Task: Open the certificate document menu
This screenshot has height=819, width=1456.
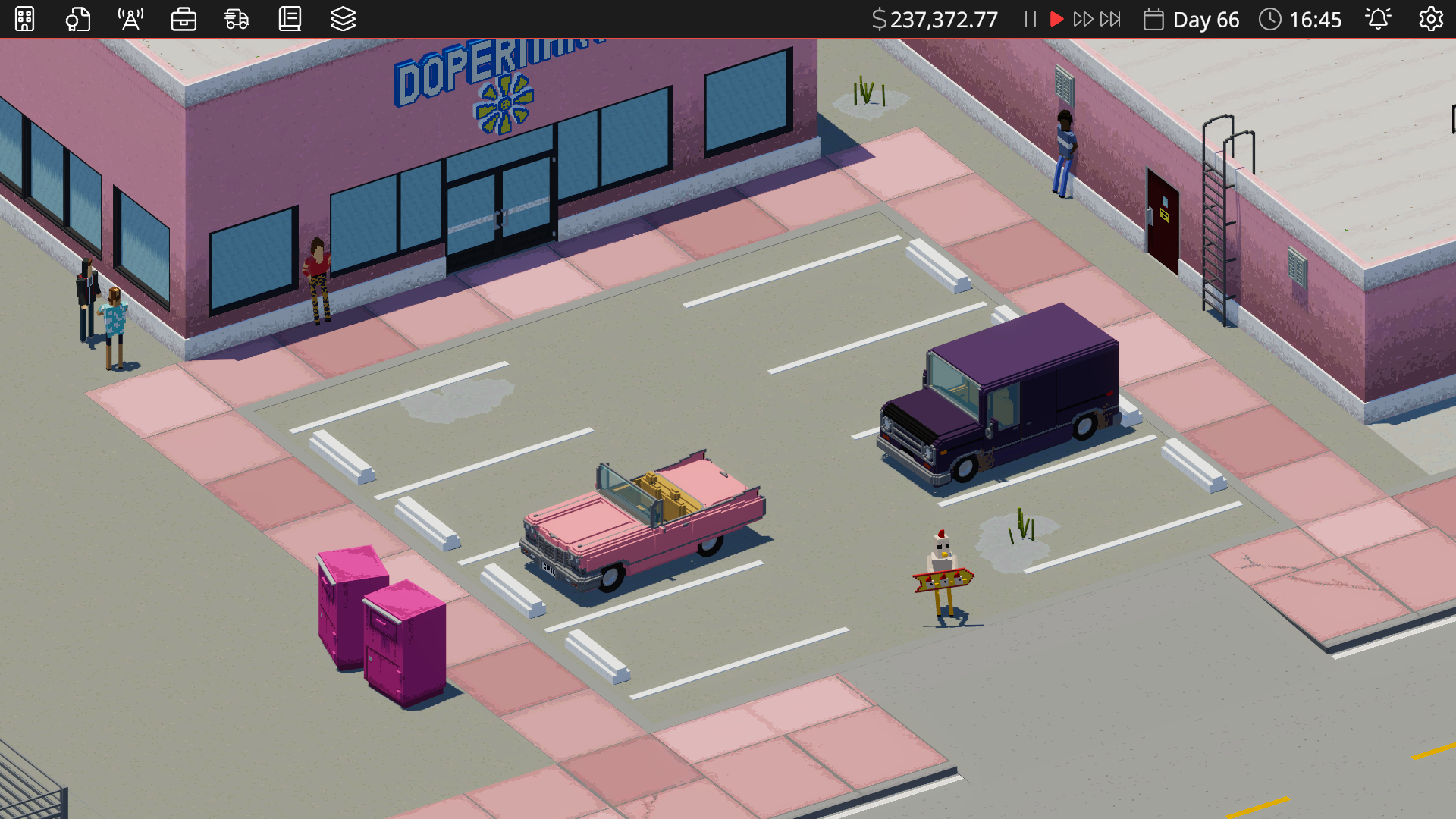Action: coord(77,19)
